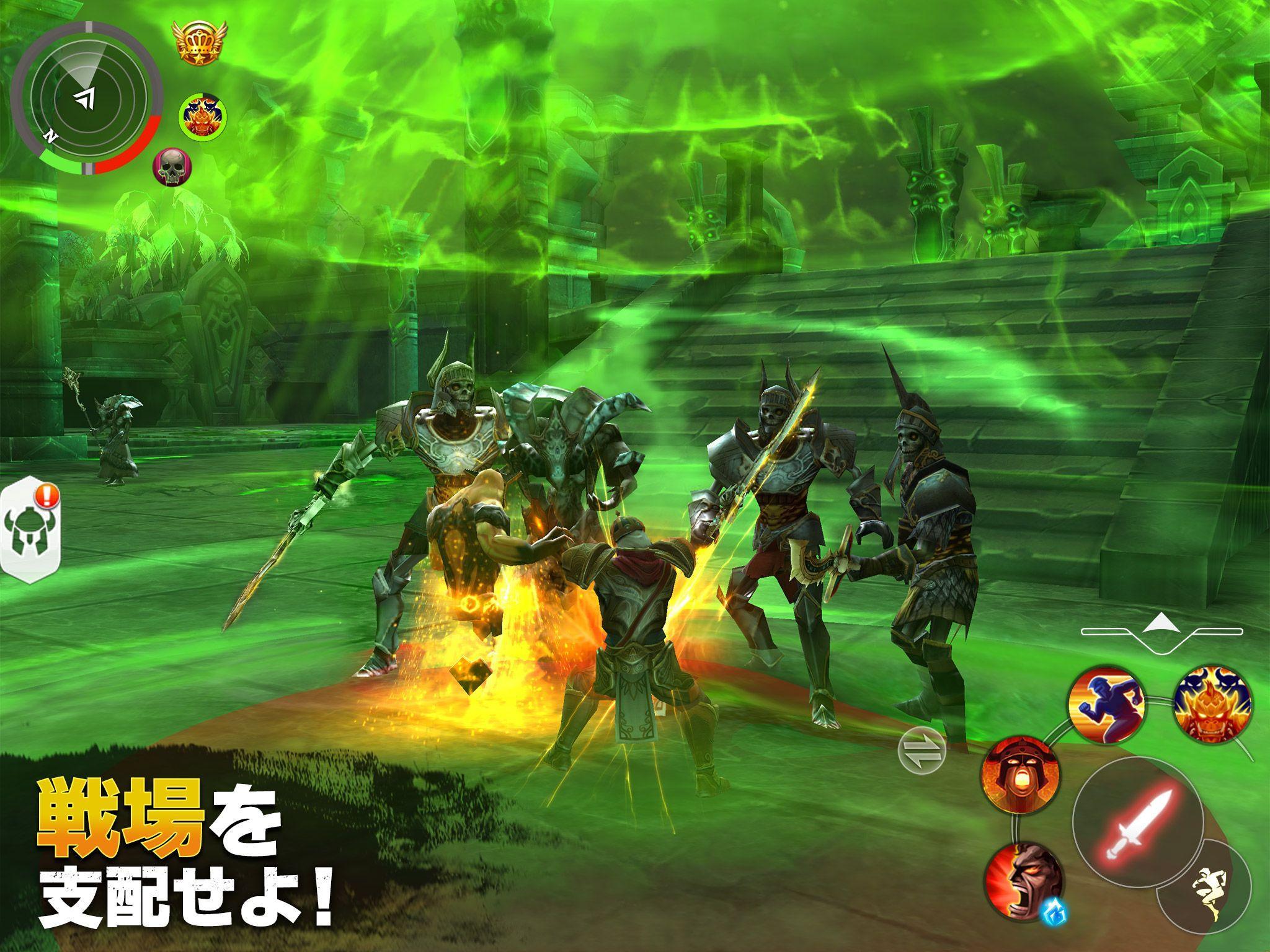Use the War Cry skill icon
The image size is (1270, 952).
1022,775
